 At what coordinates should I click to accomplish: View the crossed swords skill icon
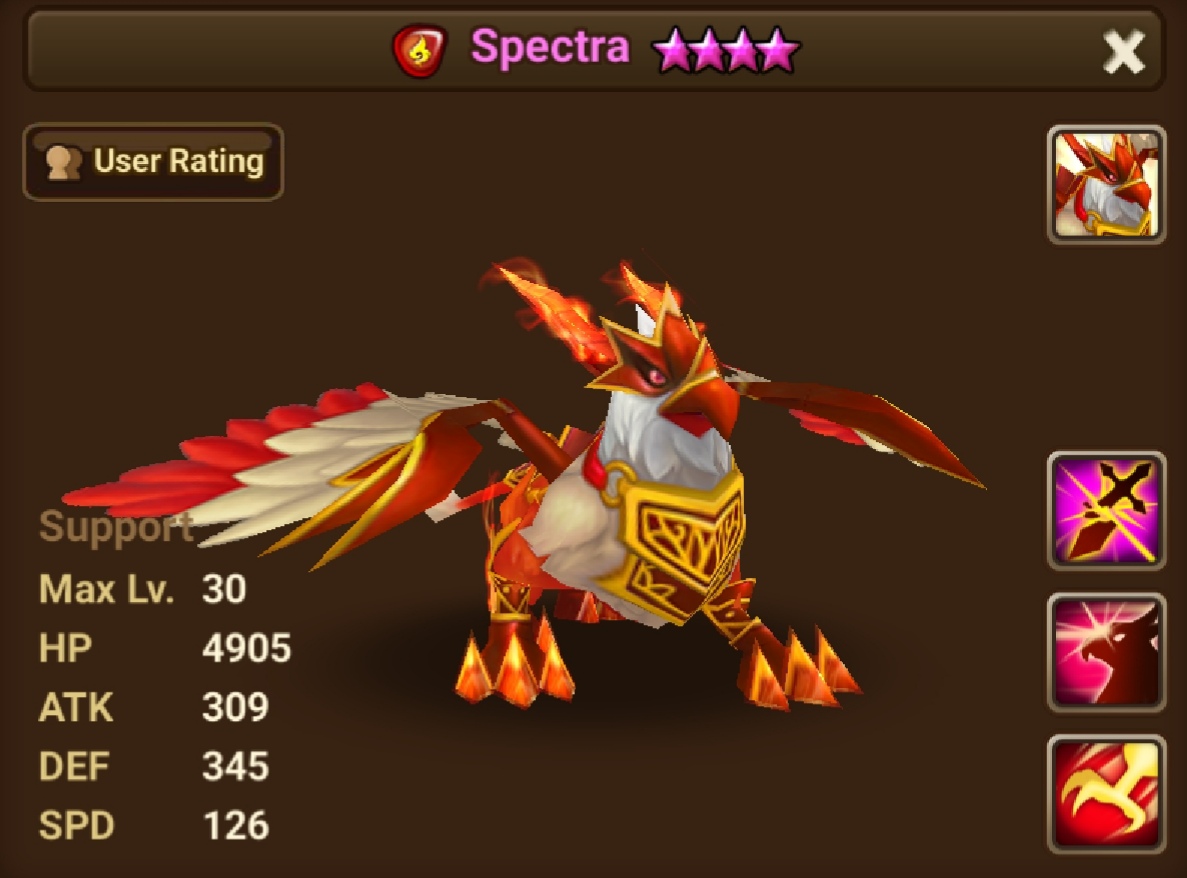tap(1106, 510)
